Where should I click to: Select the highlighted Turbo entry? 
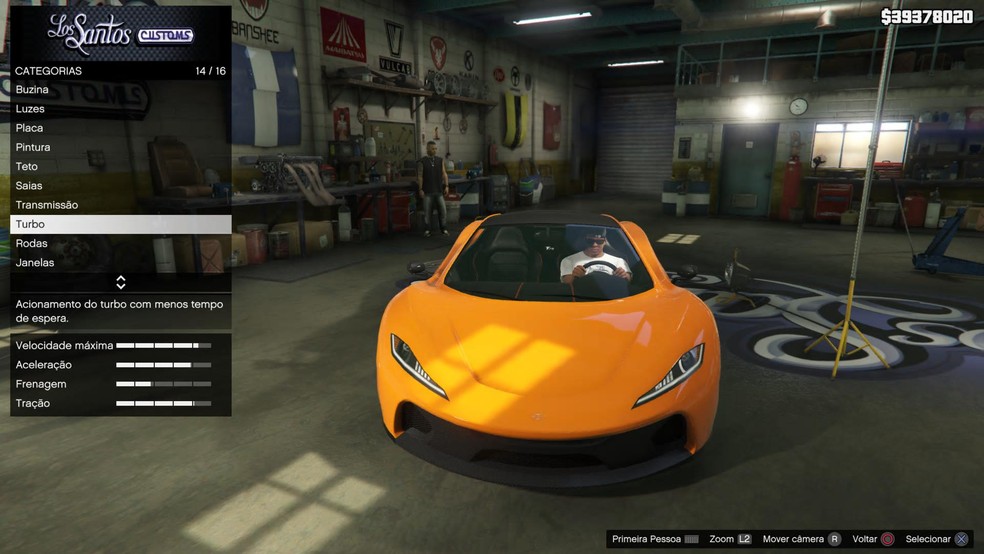(x=120, y=224)
